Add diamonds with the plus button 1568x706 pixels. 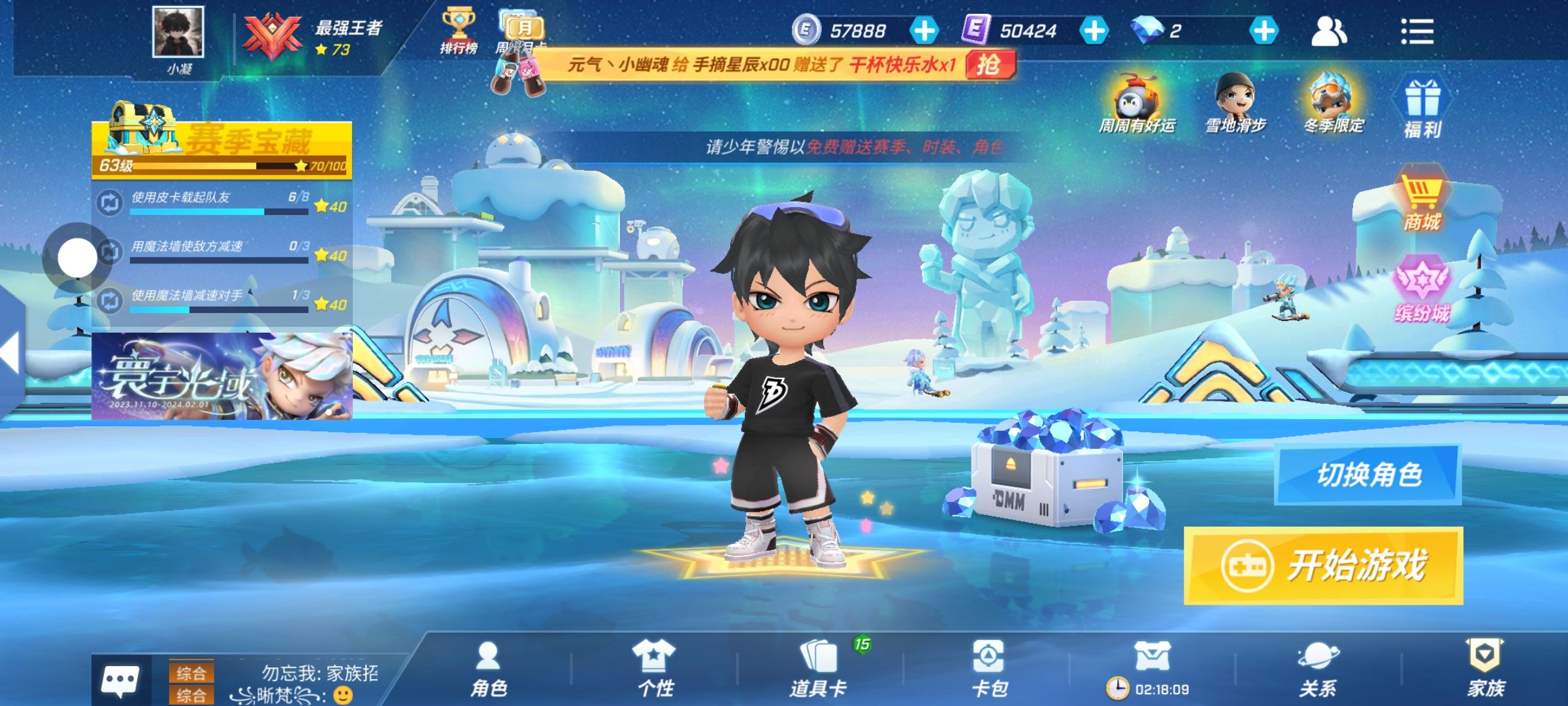1264,31
